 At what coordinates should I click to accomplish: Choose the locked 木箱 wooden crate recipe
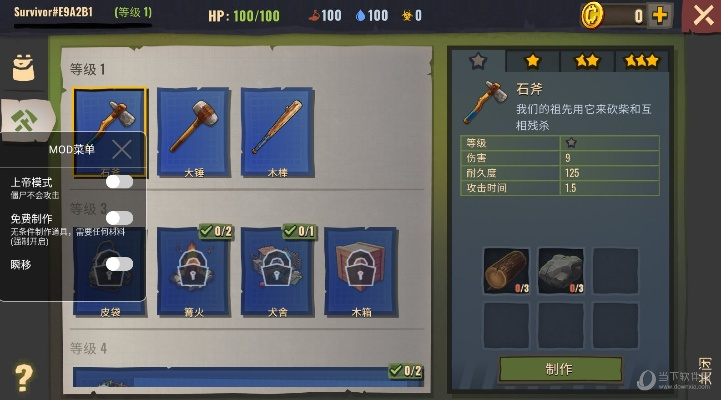pos(361,267)
